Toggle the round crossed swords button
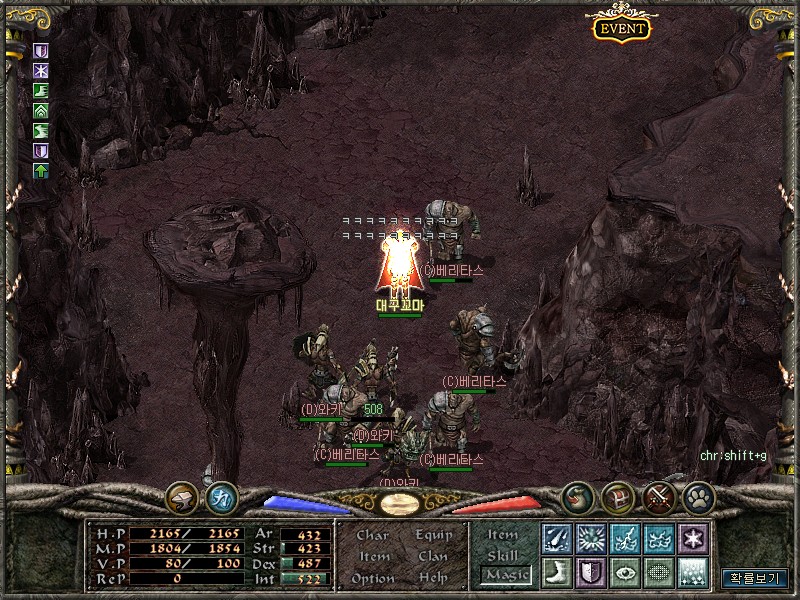The width and height of the screenshot is (800, 600). 657,496
